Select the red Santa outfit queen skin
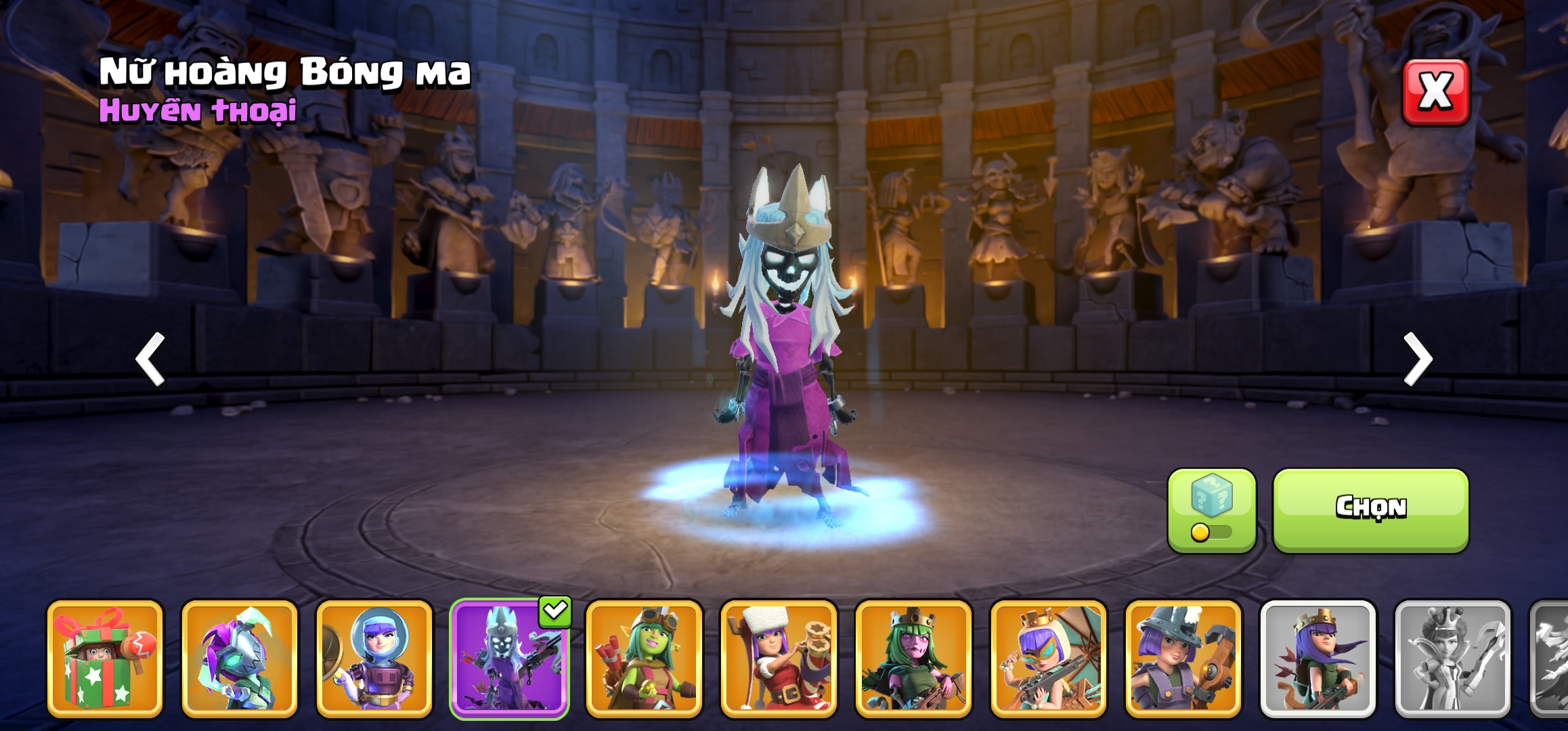The height and width of the screenshot is (731, 1568). coord(779,658)
